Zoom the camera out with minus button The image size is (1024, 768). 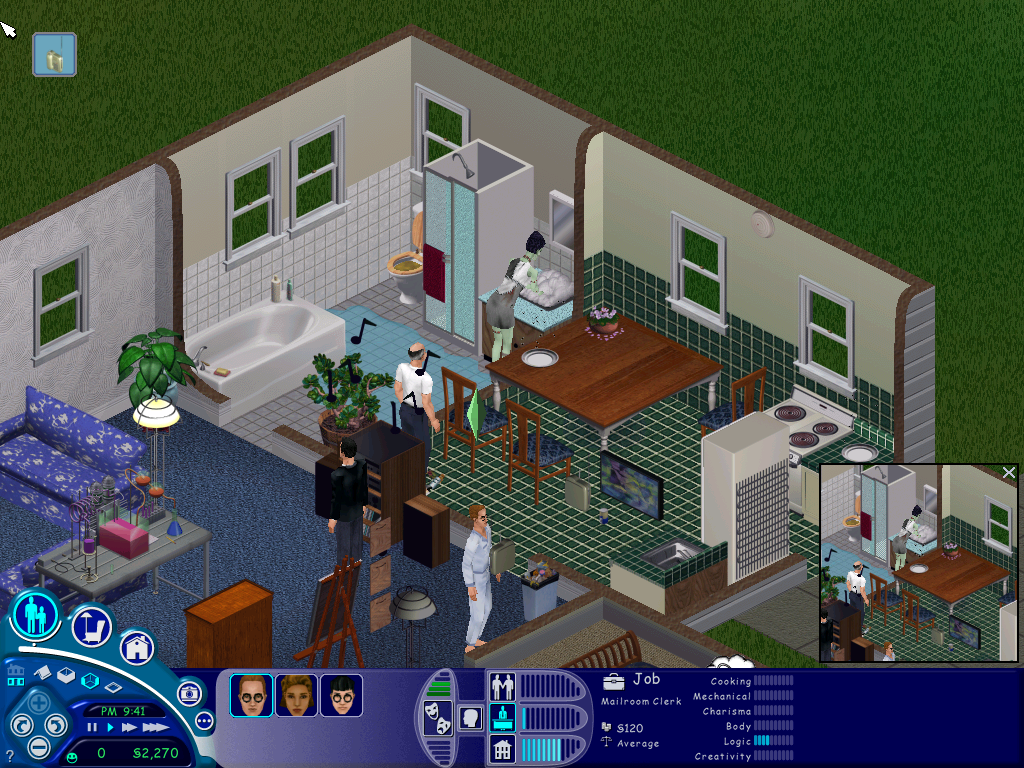click(38, 746)
